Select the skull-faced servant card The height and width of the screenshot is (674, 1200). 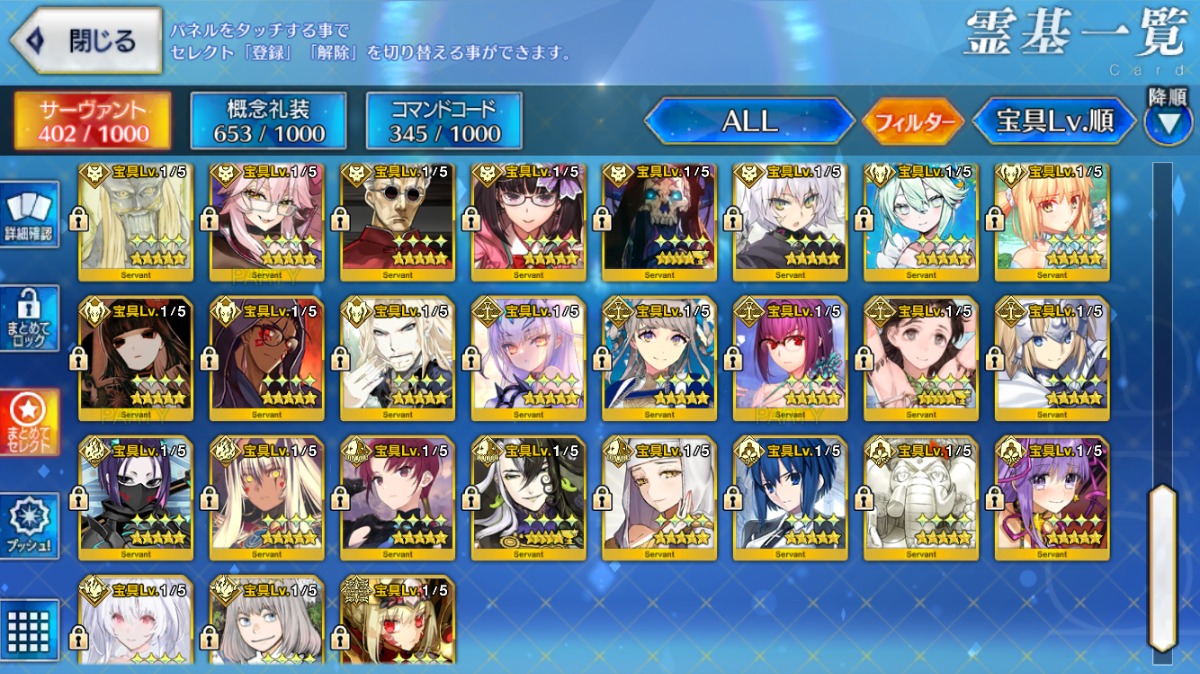coord(659,220)
